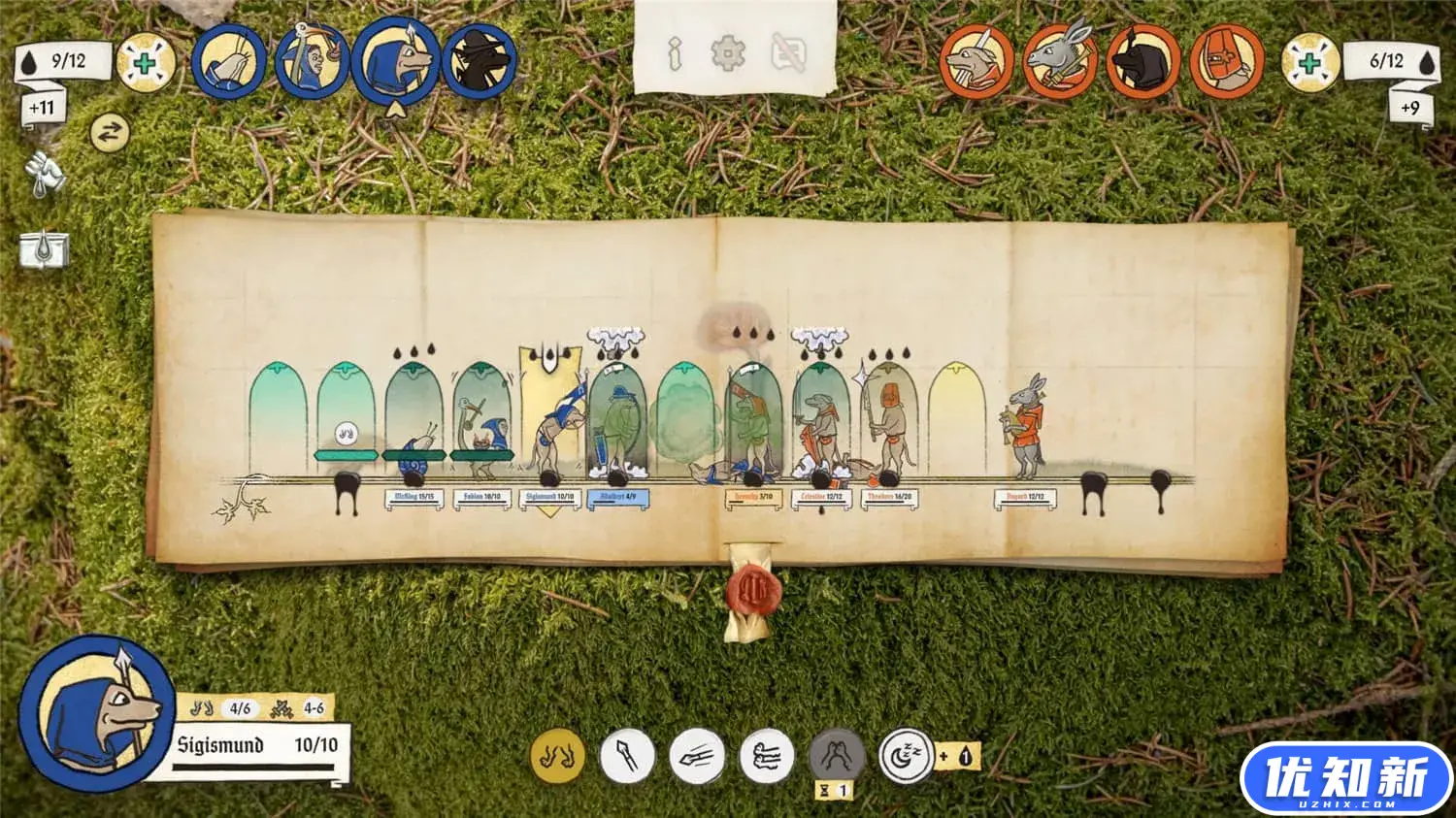
Task: Use the pushing hands action
Action: 767,756
